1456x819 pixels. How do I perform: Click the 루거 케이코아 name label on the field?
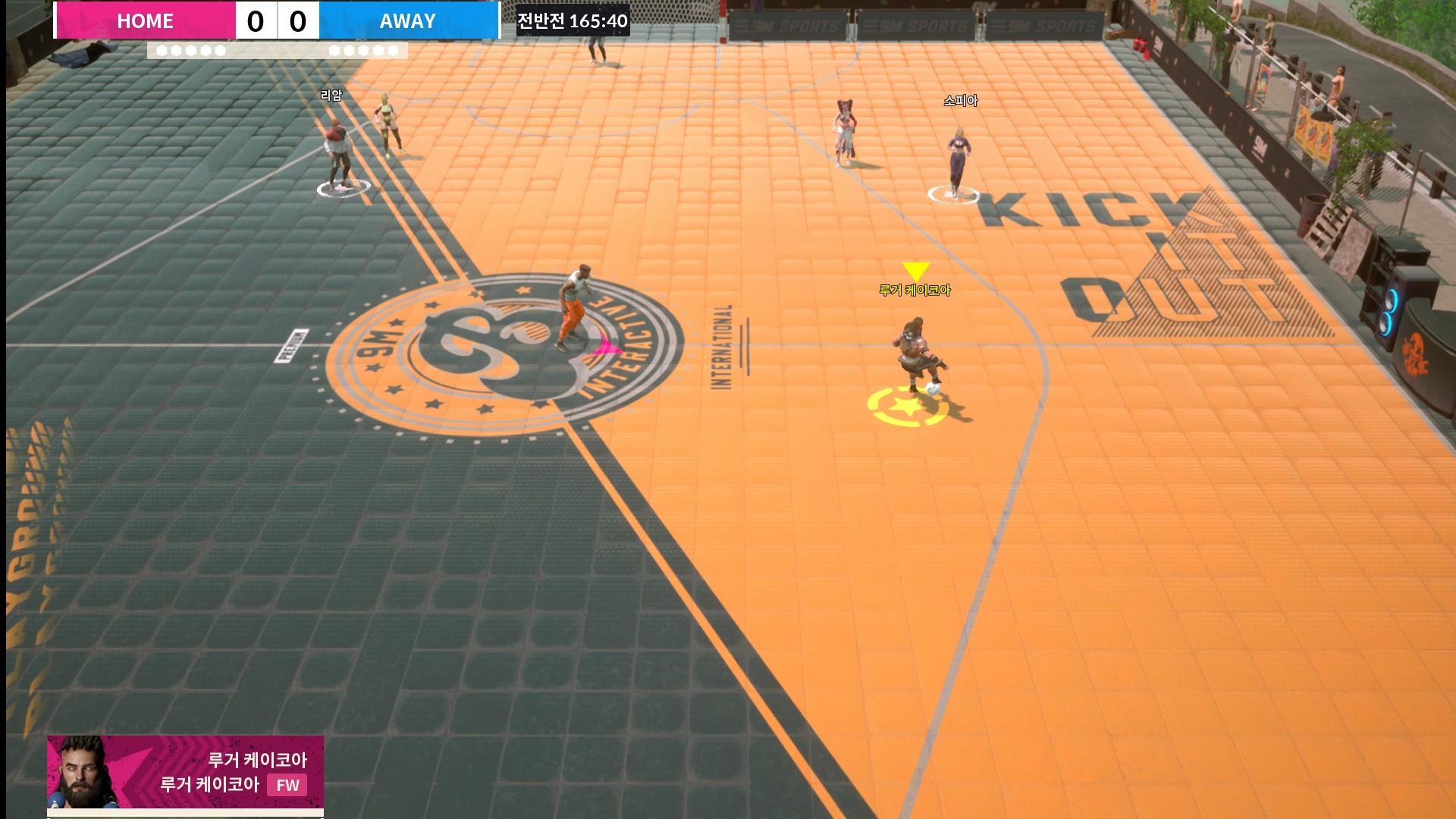click(917, 289)
